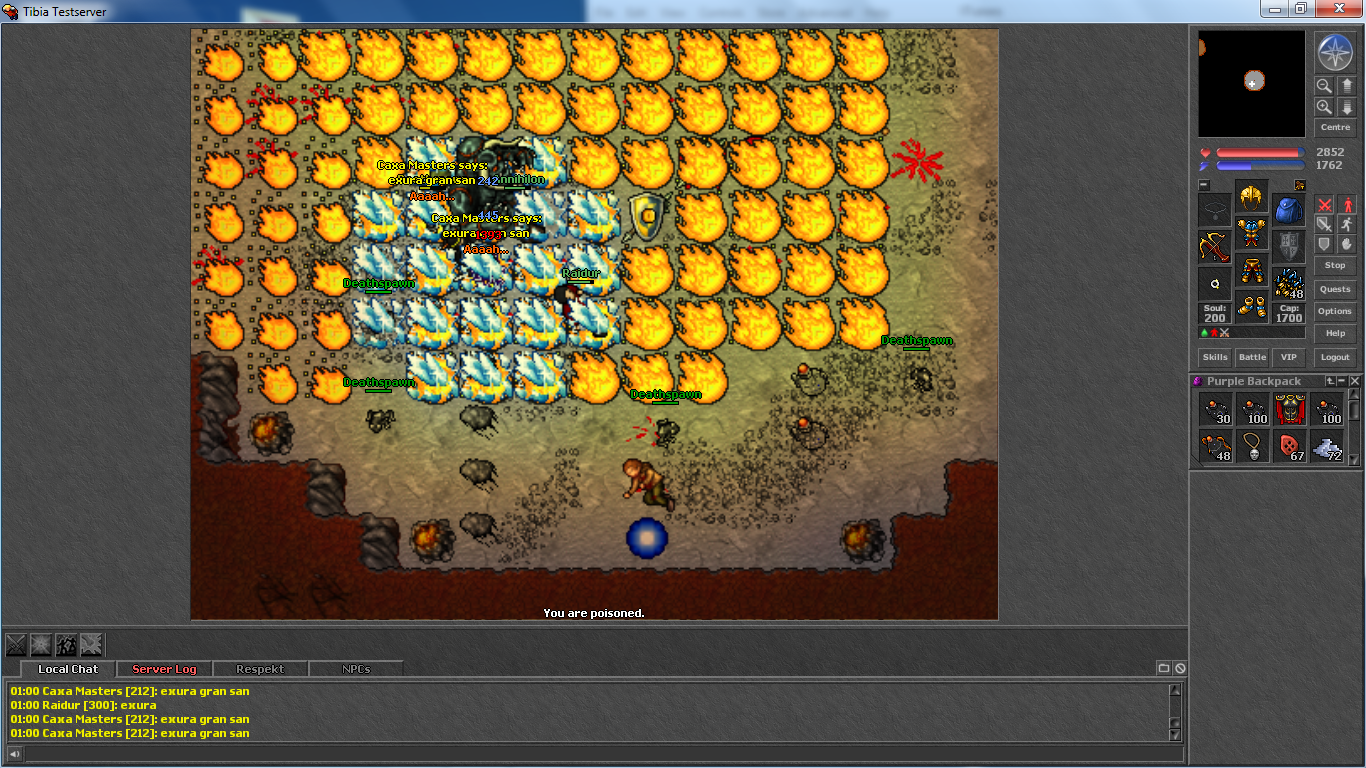This screenshot has height=768, width=1366.
Task: Zoom out on the minimap
Action: 1324,86
